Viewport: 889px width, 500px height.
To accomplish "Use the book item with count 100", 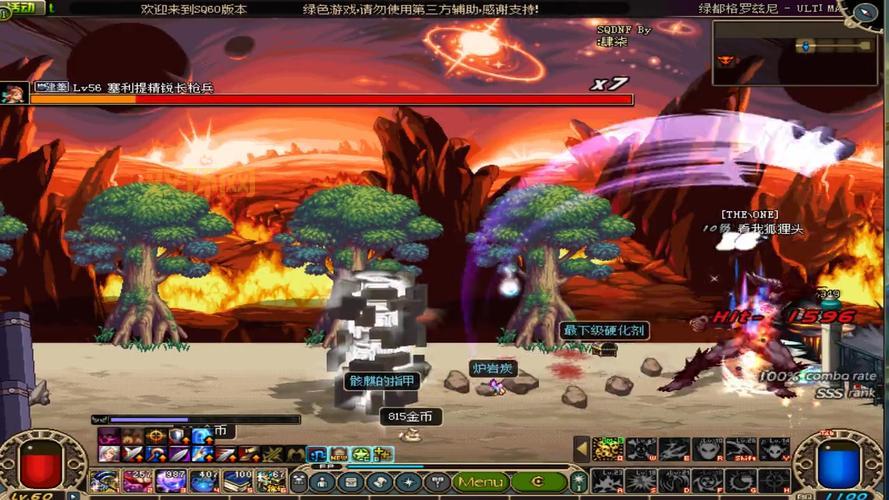I will 238,481.
